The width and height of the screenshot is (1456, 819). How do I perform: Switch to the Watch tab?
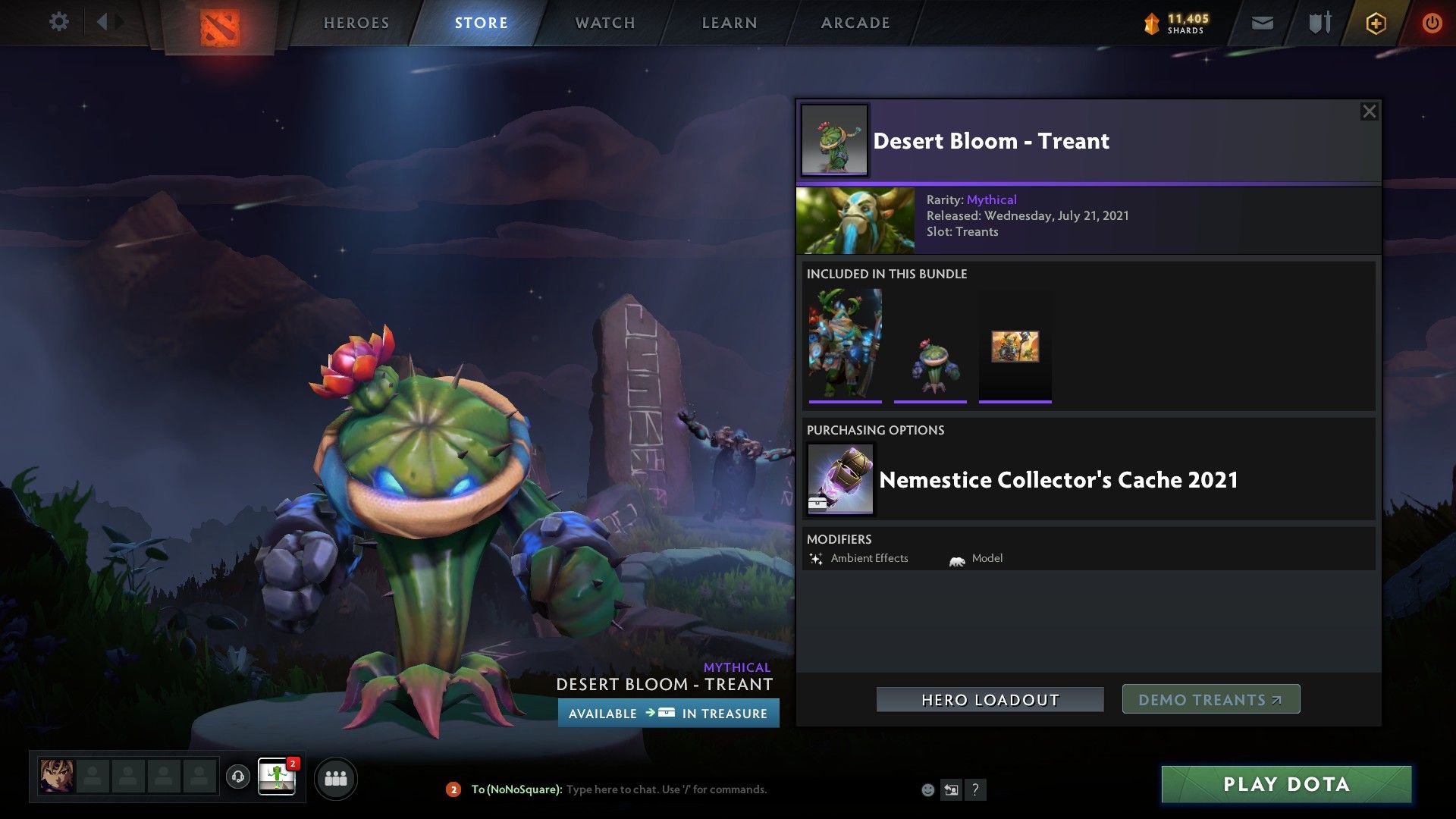pyautogui.click(x=605, y=23)
